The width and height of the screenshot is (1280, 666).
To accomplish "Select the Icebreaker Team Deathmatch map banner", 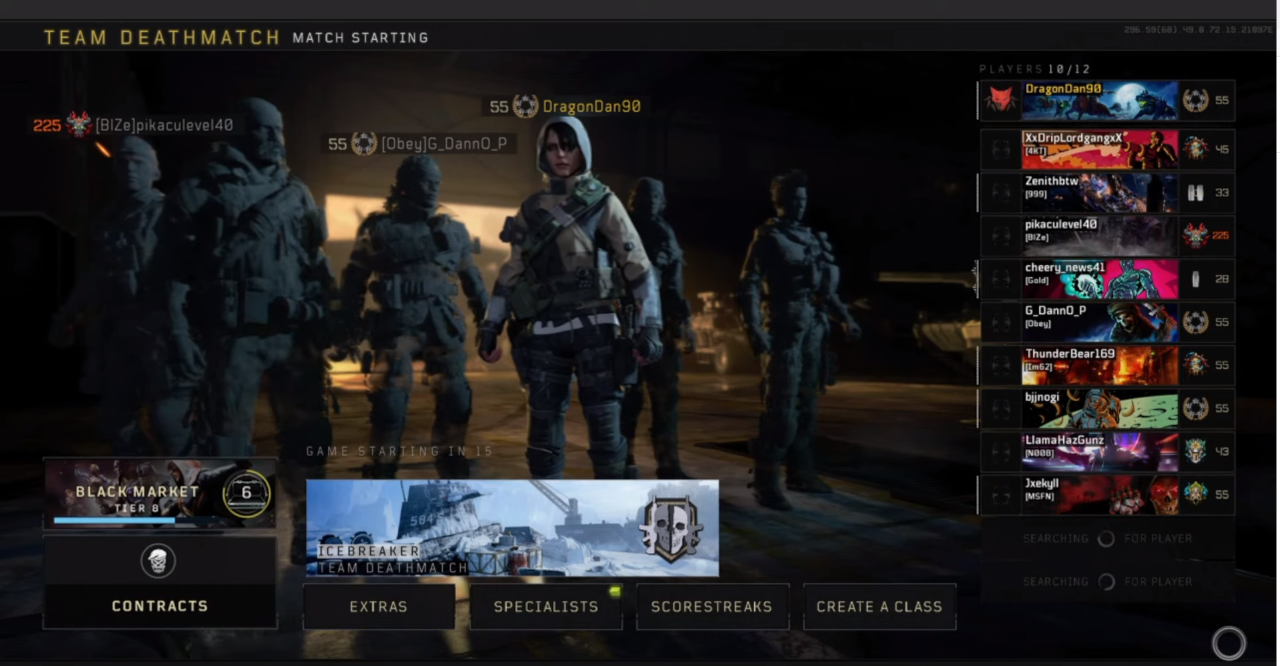I will click(x=512, y=528).
